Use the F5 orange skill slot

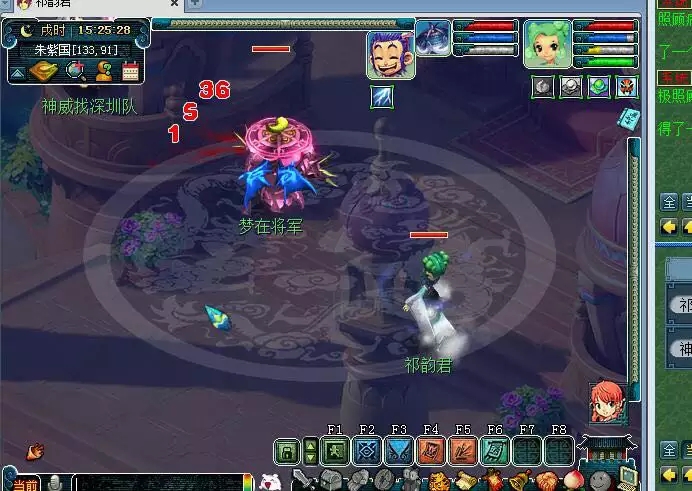tap(463, 451)
